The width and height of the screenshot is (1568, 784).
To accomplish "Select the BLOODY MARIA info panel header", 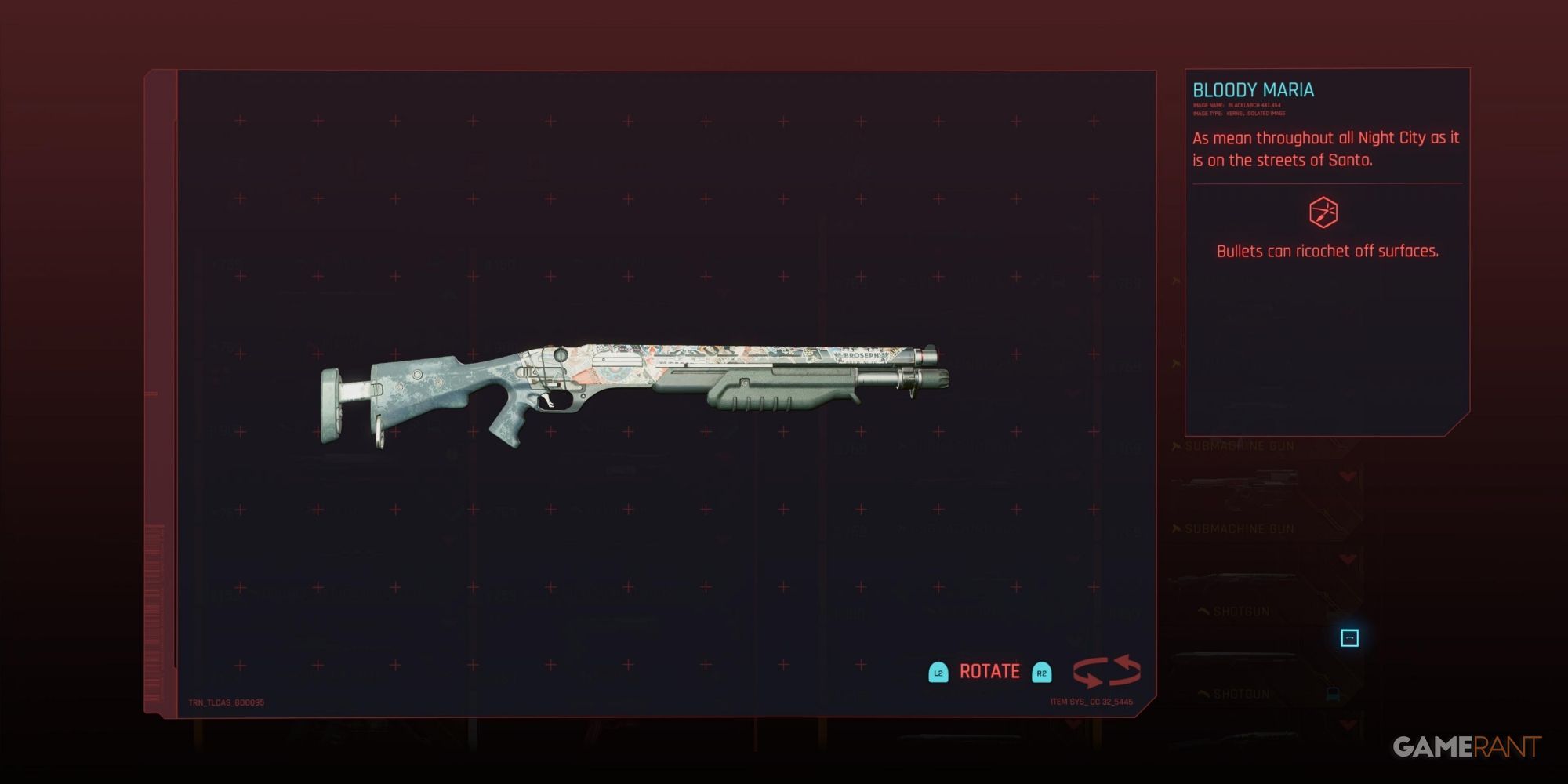I will pyautogui.click(x=1254, y=89).
